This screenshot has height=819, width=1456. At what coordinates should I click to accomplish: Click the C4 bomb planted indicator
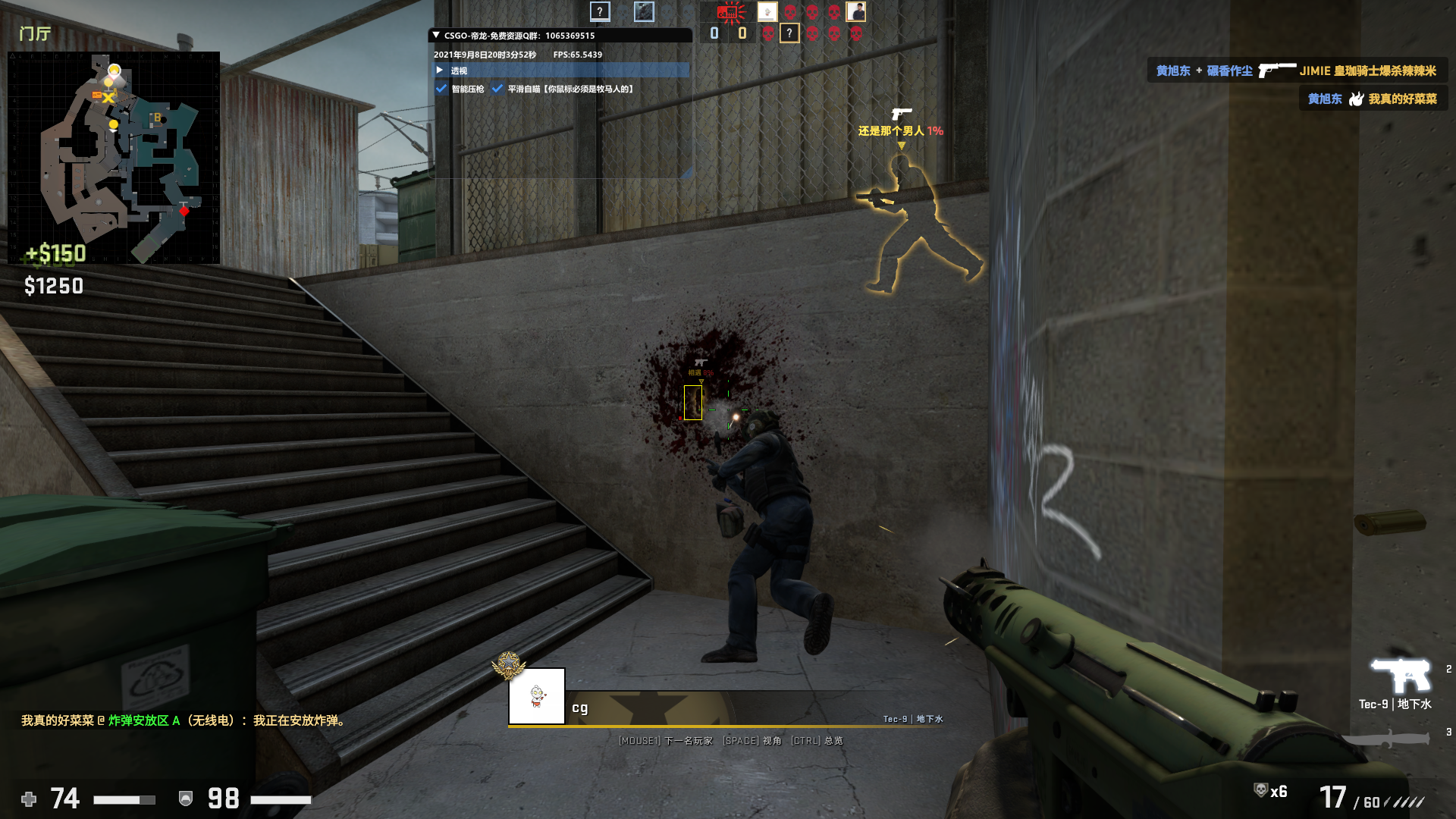pos(731,11)
